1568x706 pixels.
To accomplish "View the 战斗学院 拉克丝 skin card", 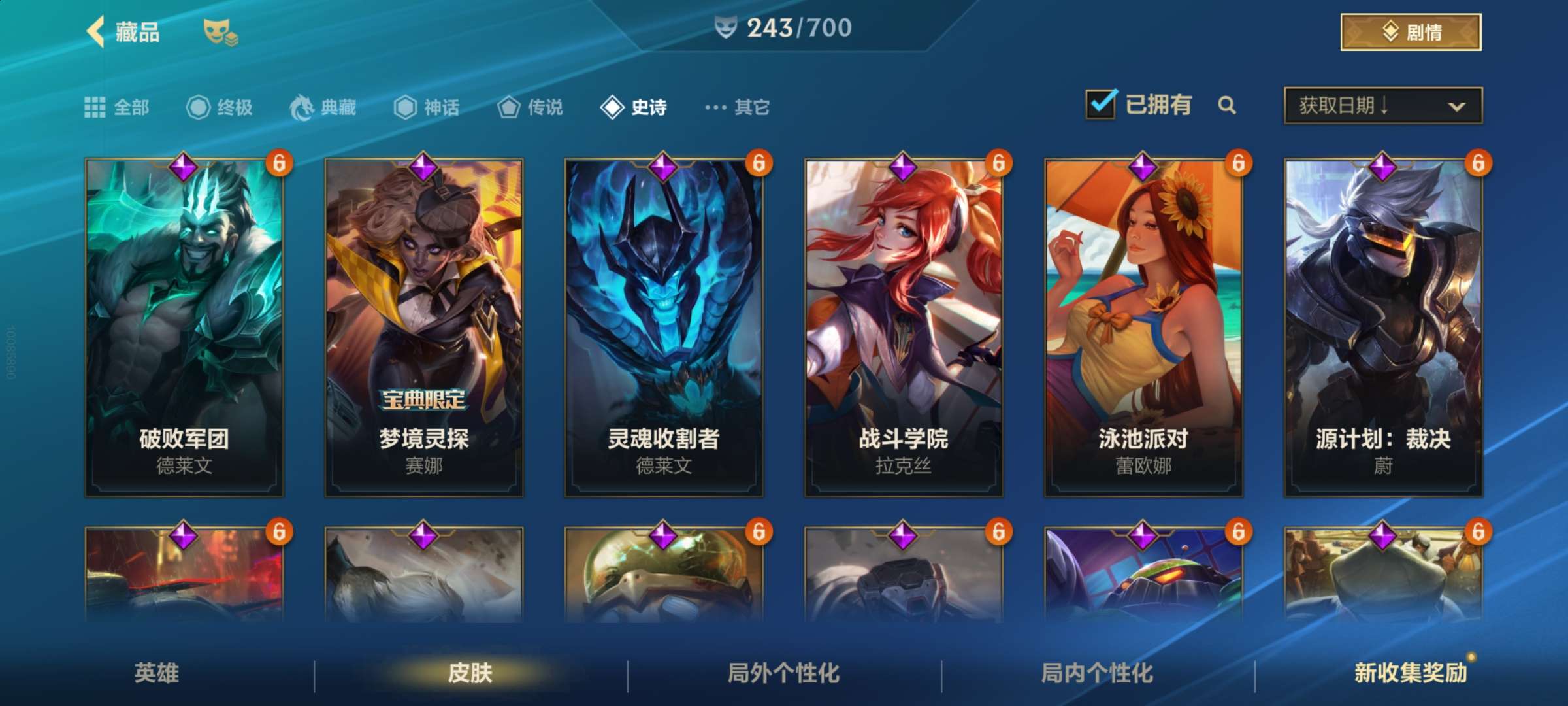I will pos(904,327).
